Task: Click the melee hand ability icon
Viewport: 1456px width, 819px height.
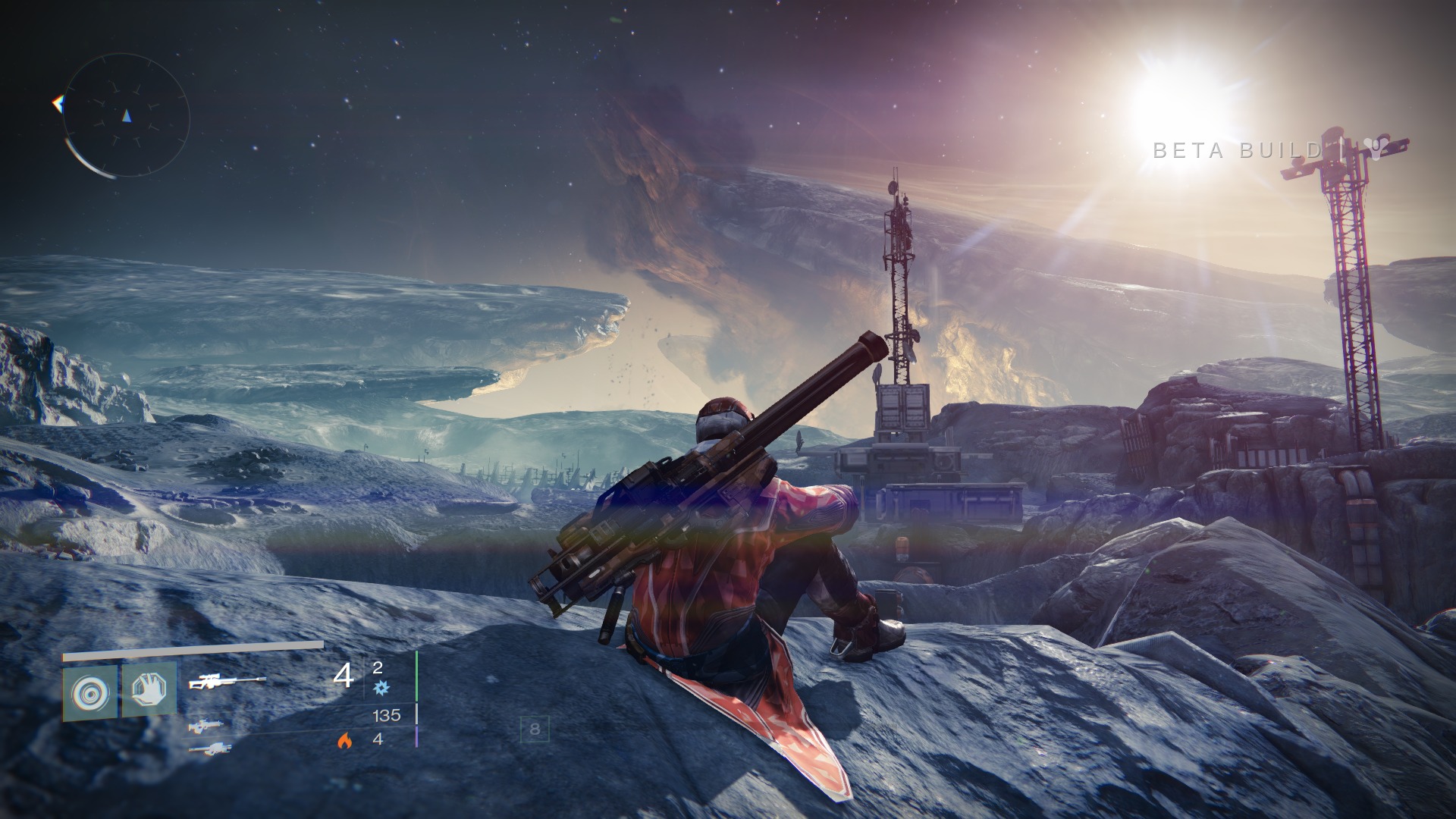Action: tap(150, 687)
